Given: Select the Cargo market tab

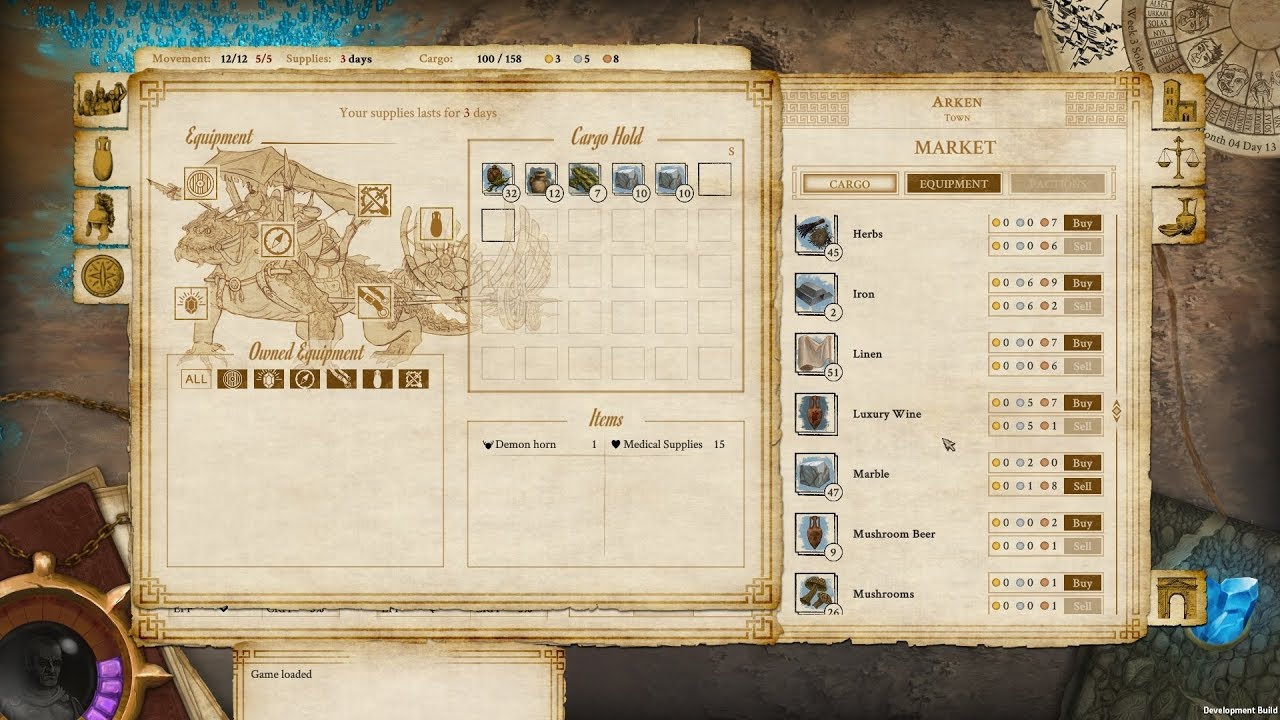Looking at the screenshot, I should point(849,184).
